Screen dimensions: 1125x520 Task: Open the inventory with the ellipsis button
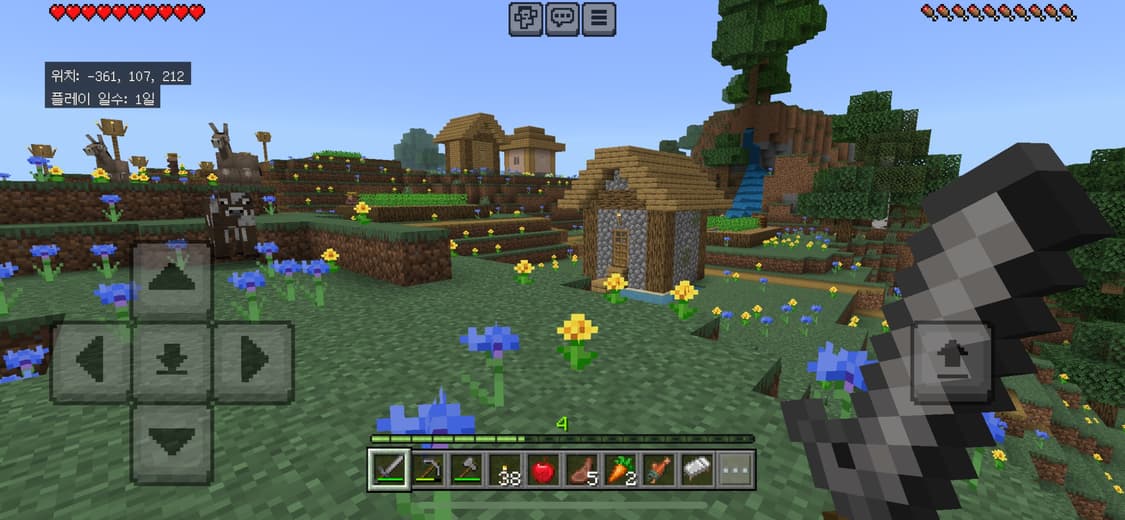pyautogui.click(x=735, y=469)
